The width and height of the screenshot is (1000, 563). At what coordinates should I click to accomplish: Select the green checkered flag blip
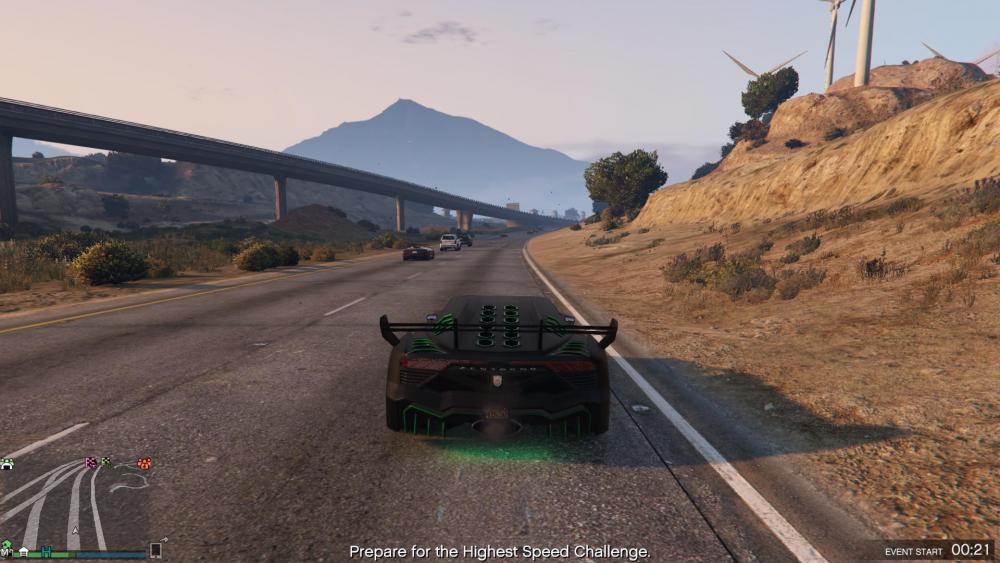[105, 461]
